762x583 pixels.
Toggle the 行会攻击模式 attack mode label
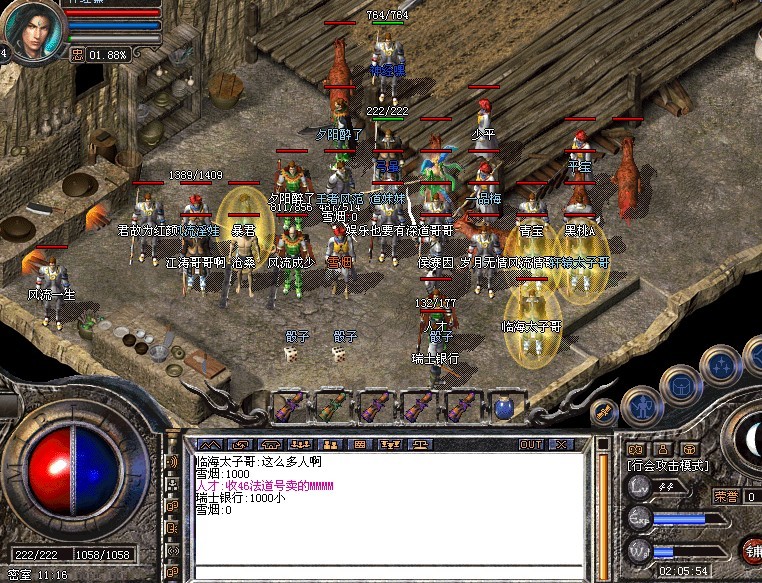click(x=667, y=465)
